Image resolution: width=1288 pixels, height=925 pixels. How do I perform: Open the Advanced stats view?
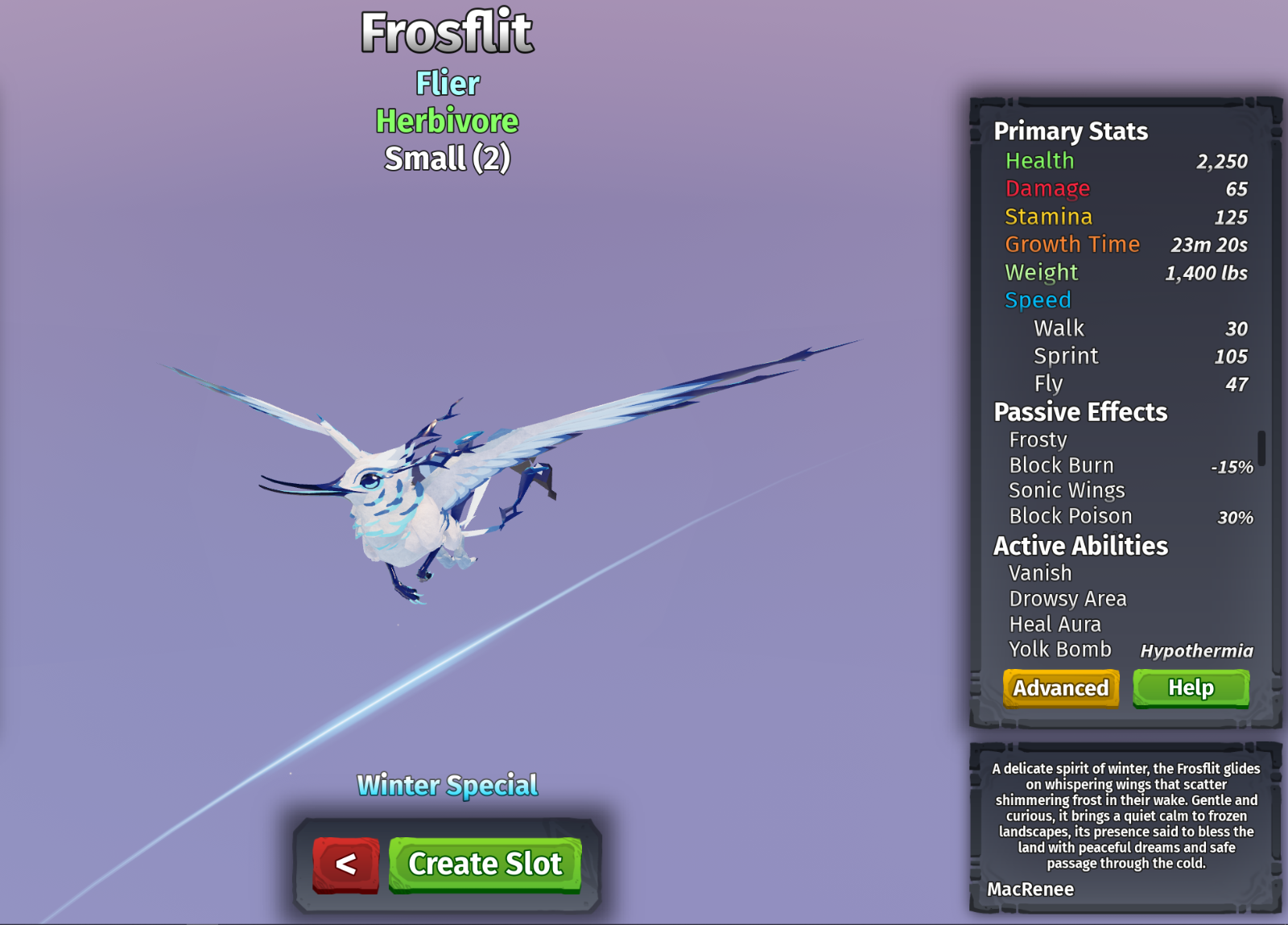click(x=1060, y=688)
